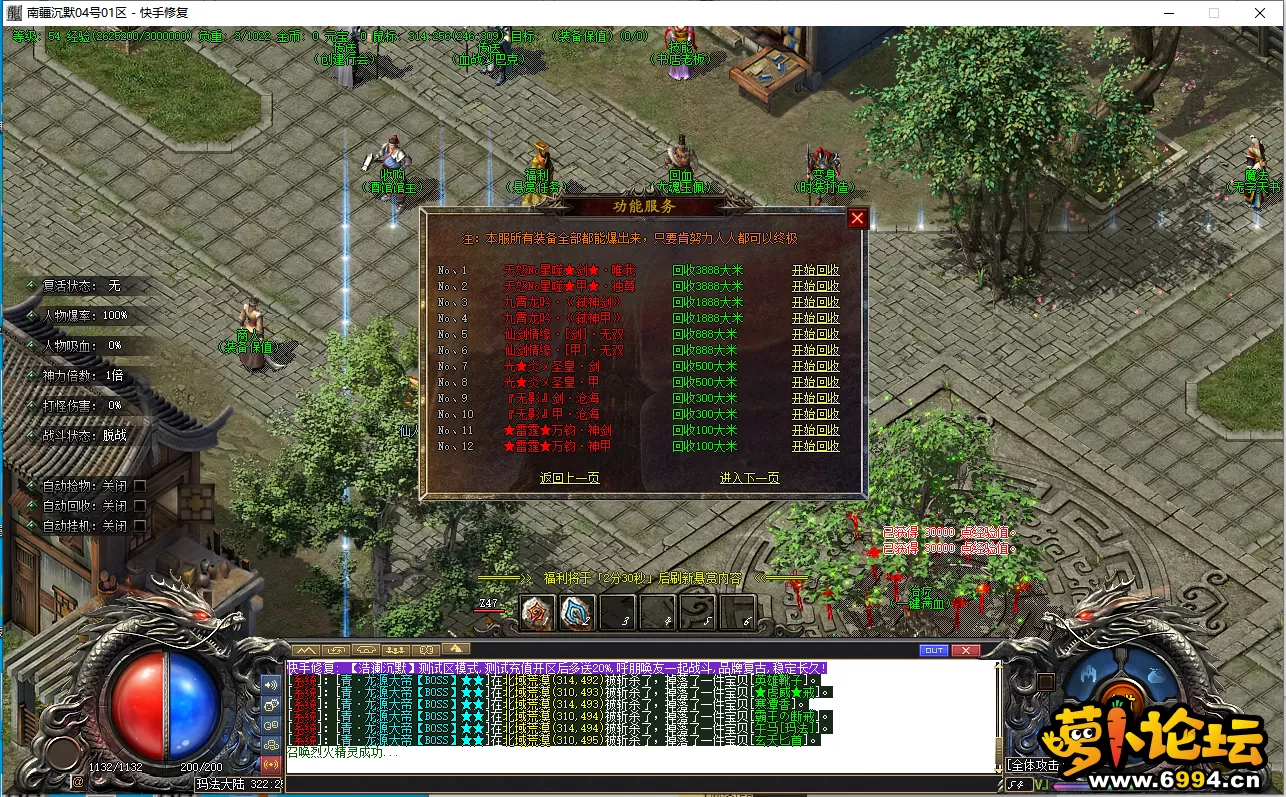Use the red gem item in hotbar
Screen dimensions: 1286x797
(x=538, y=612)
